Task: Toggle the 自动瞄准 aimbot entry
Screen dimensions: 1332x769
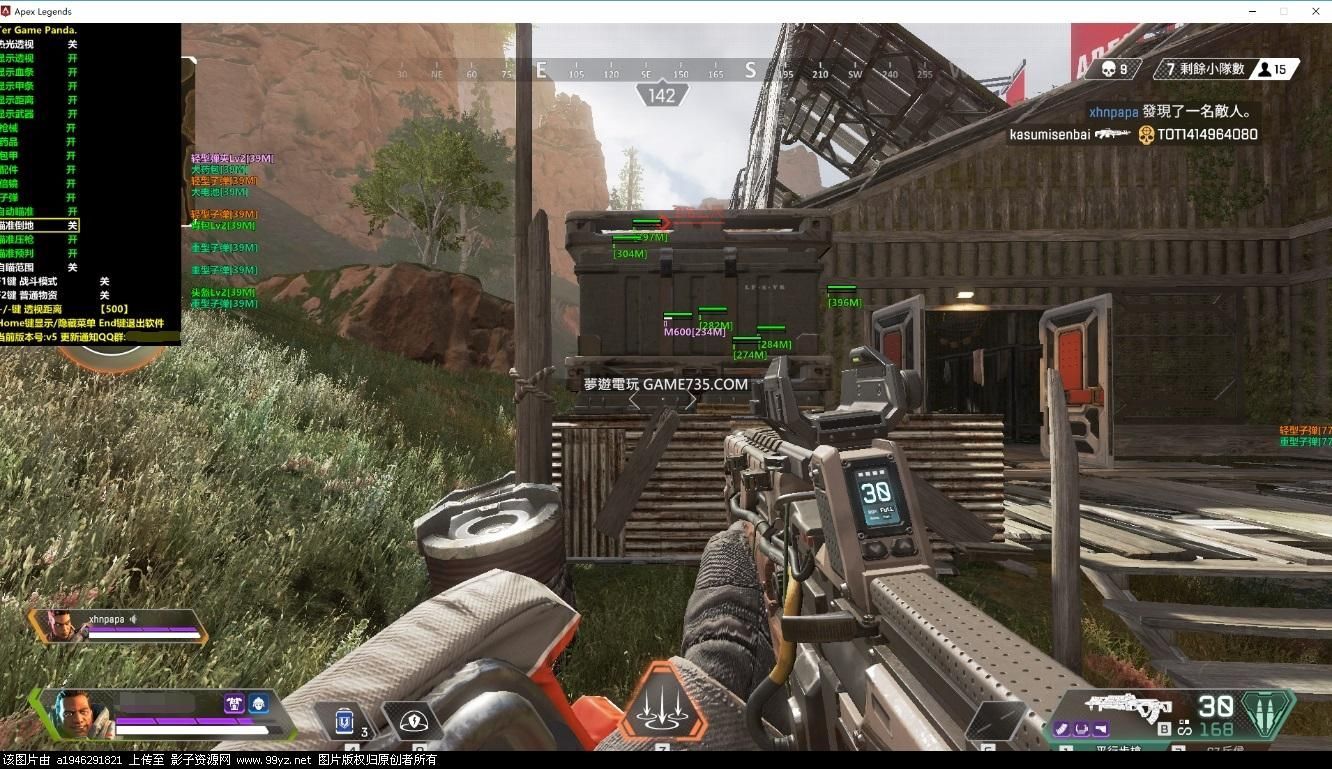Action: [x=40, y=212]
